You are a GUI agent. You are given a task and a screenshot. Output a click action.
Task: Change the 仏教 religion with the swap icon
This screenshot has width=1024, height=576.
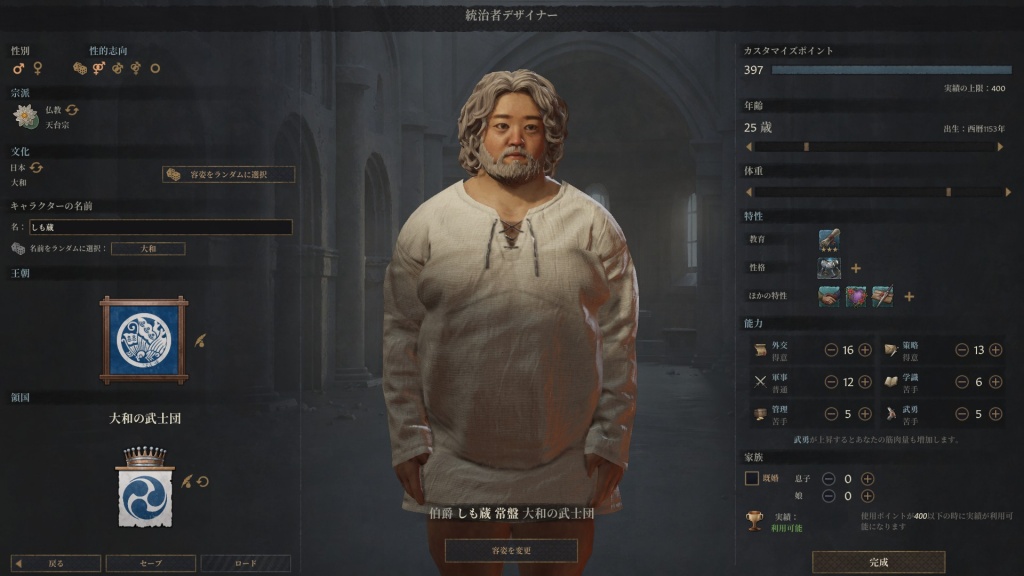pos(72,109)
